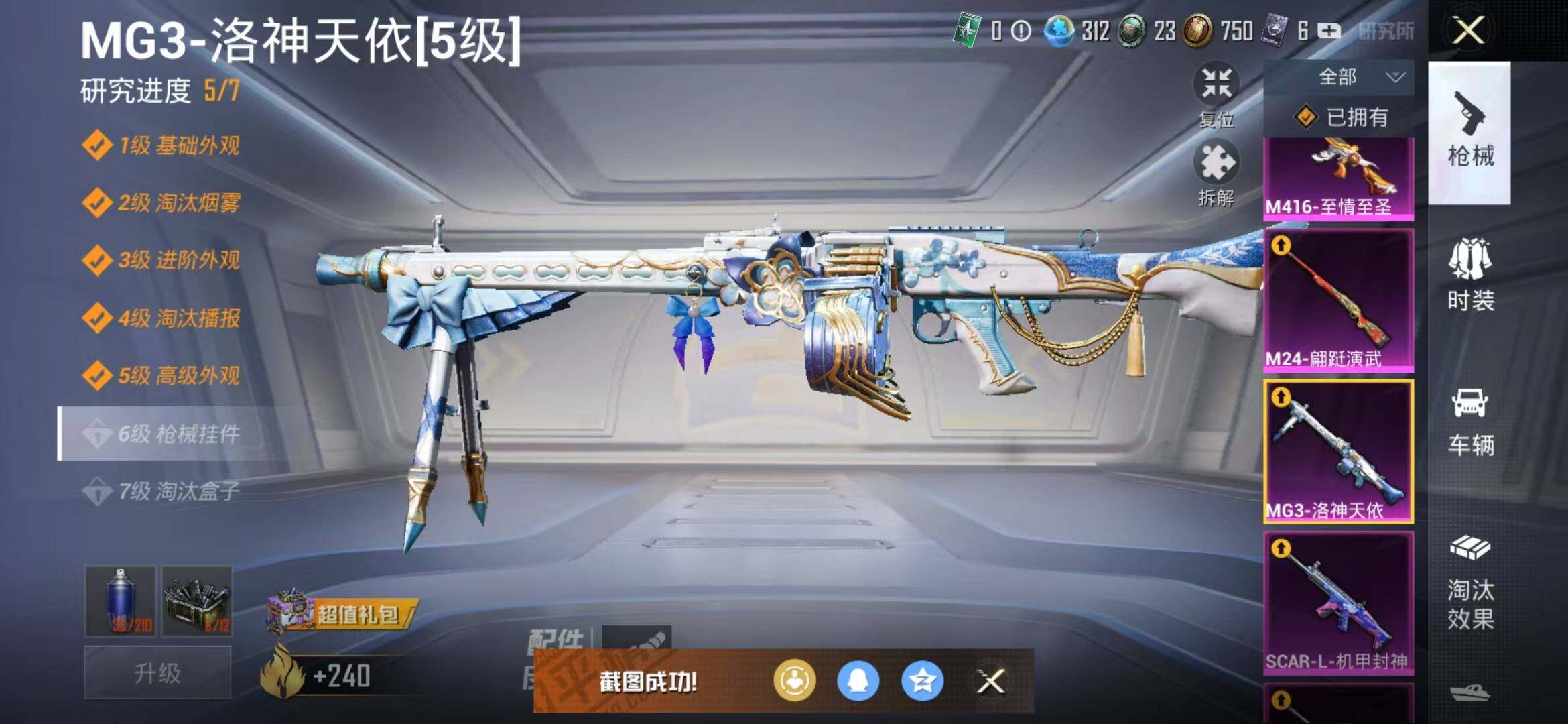1568x724 pixels.
Task: Open the 淘汰效果 elimination effects tab
Action: [1470, 583]
